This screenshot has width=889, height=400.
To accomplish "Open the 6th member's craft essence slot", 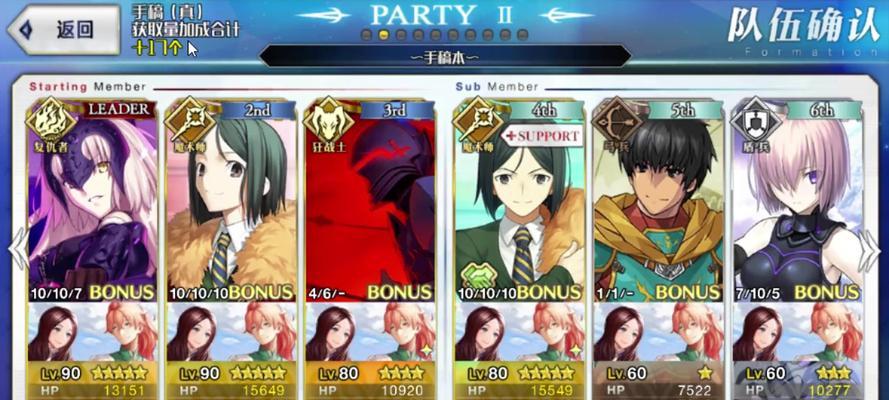I will [x=795, y=333].
